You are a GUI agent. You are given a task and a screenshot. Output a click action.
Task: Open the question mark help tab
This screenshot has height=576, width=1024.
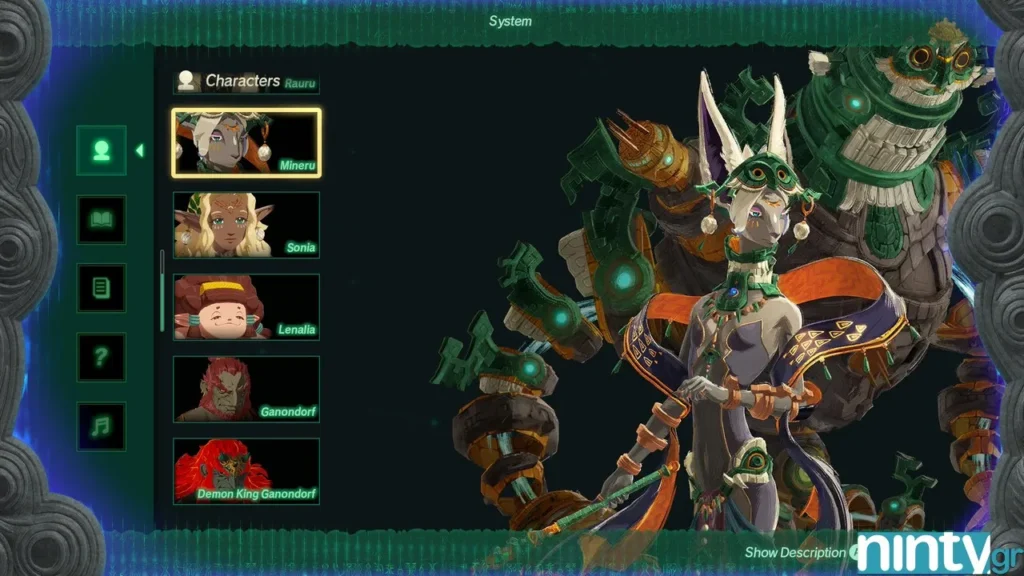point(101,357)
